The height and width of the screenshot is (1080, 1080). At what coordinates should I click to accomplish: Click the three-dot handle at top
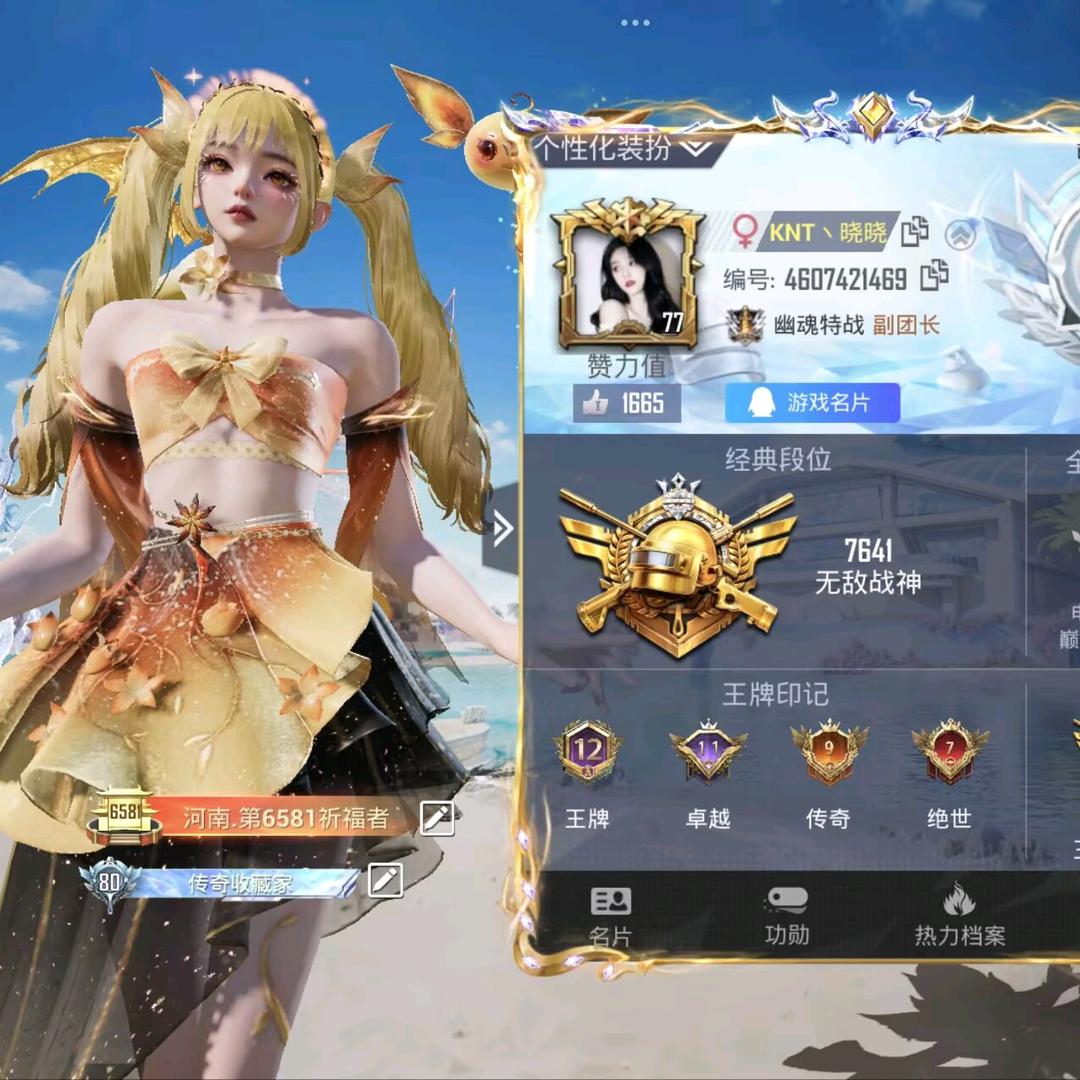point(635,22)
